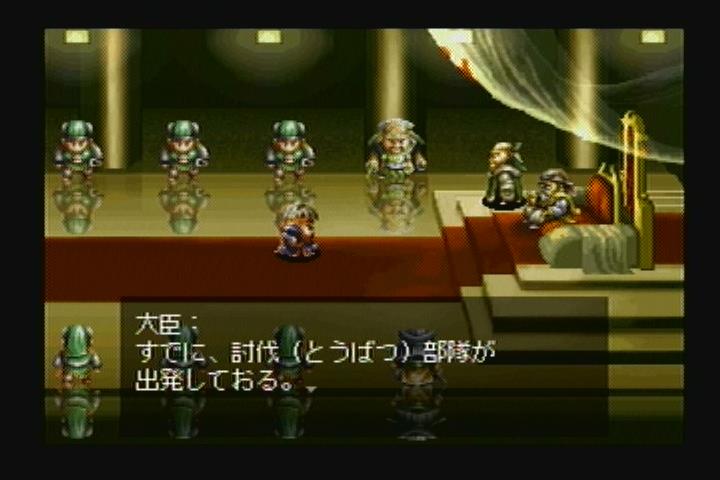Image resolution: width=720 pixels, height=480 pixels.
Task: Click the dialogue continue arrow
Action: click(311, 387)
